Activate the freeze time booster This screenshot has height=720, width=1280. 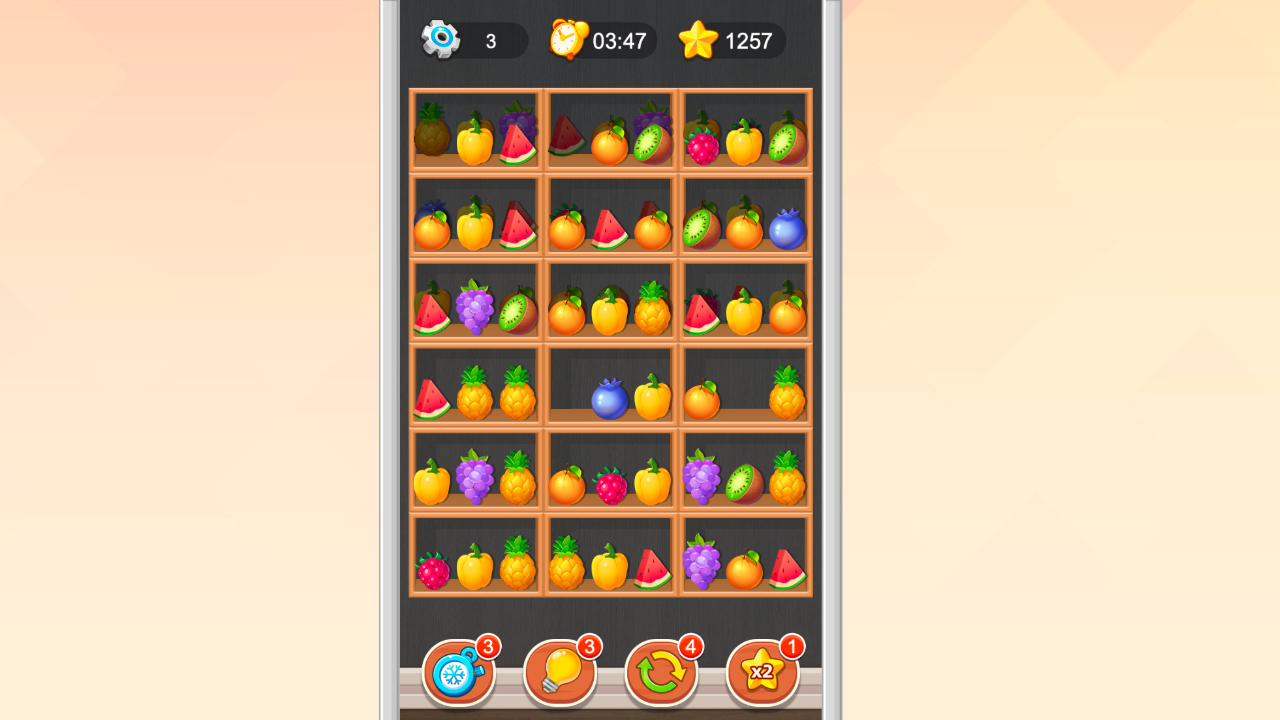[458, 671]
